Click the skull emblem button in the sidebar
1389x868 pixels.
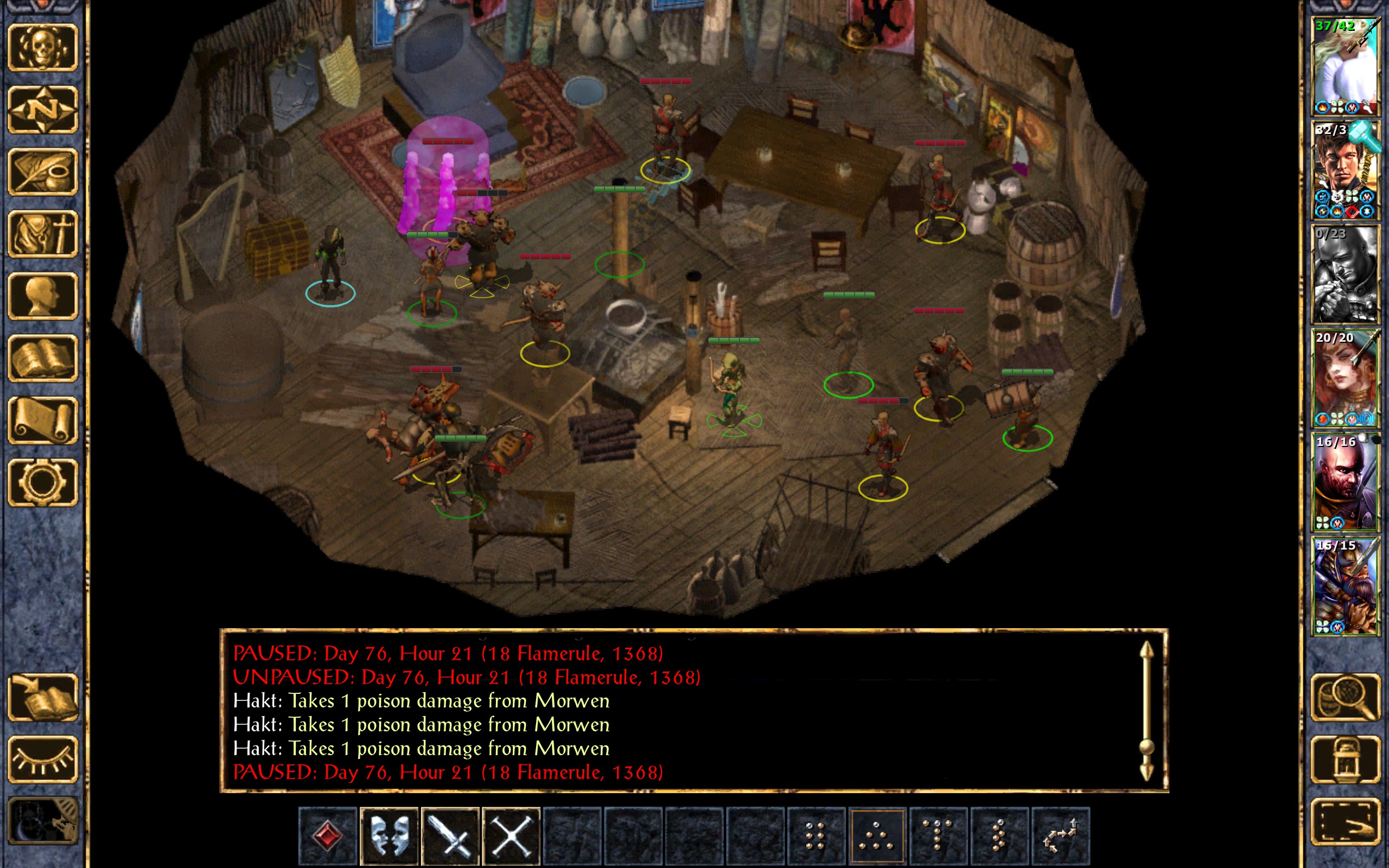click(x=43, y=47)
